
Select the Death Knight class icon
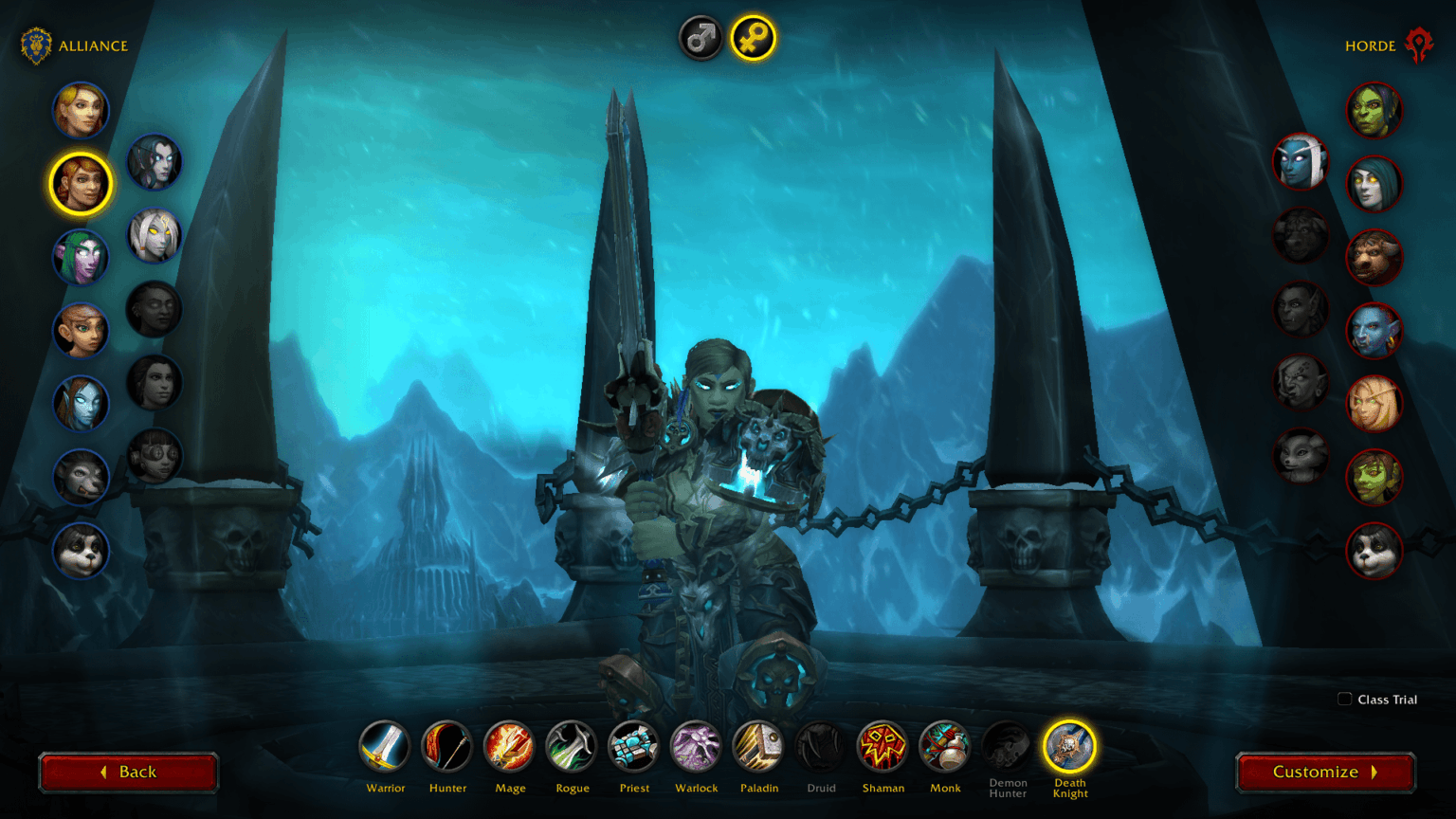point(1069,746)
